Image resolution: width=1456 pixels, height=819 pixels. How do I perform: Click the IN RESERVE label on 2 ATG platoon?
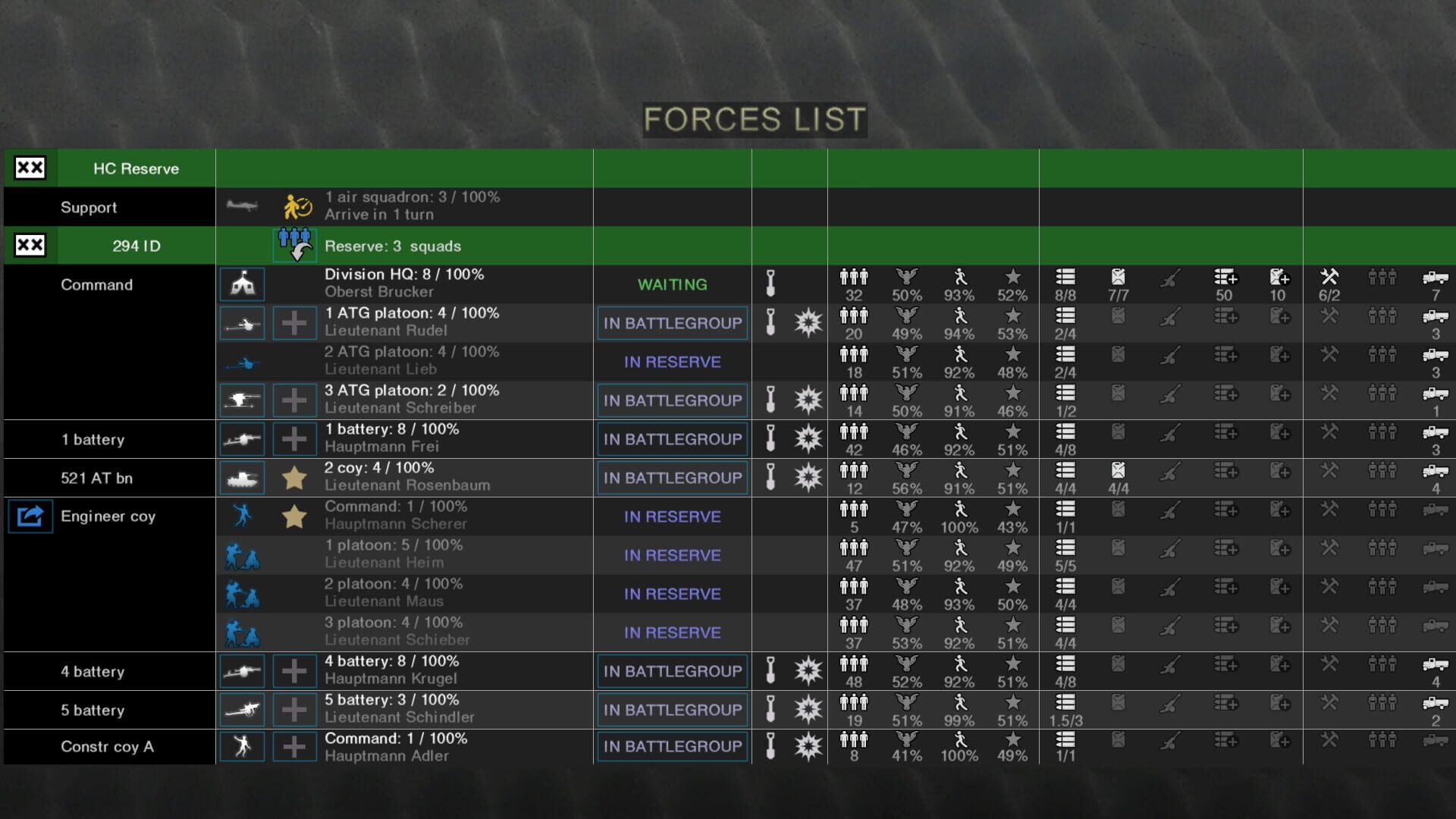coord(671,362)
